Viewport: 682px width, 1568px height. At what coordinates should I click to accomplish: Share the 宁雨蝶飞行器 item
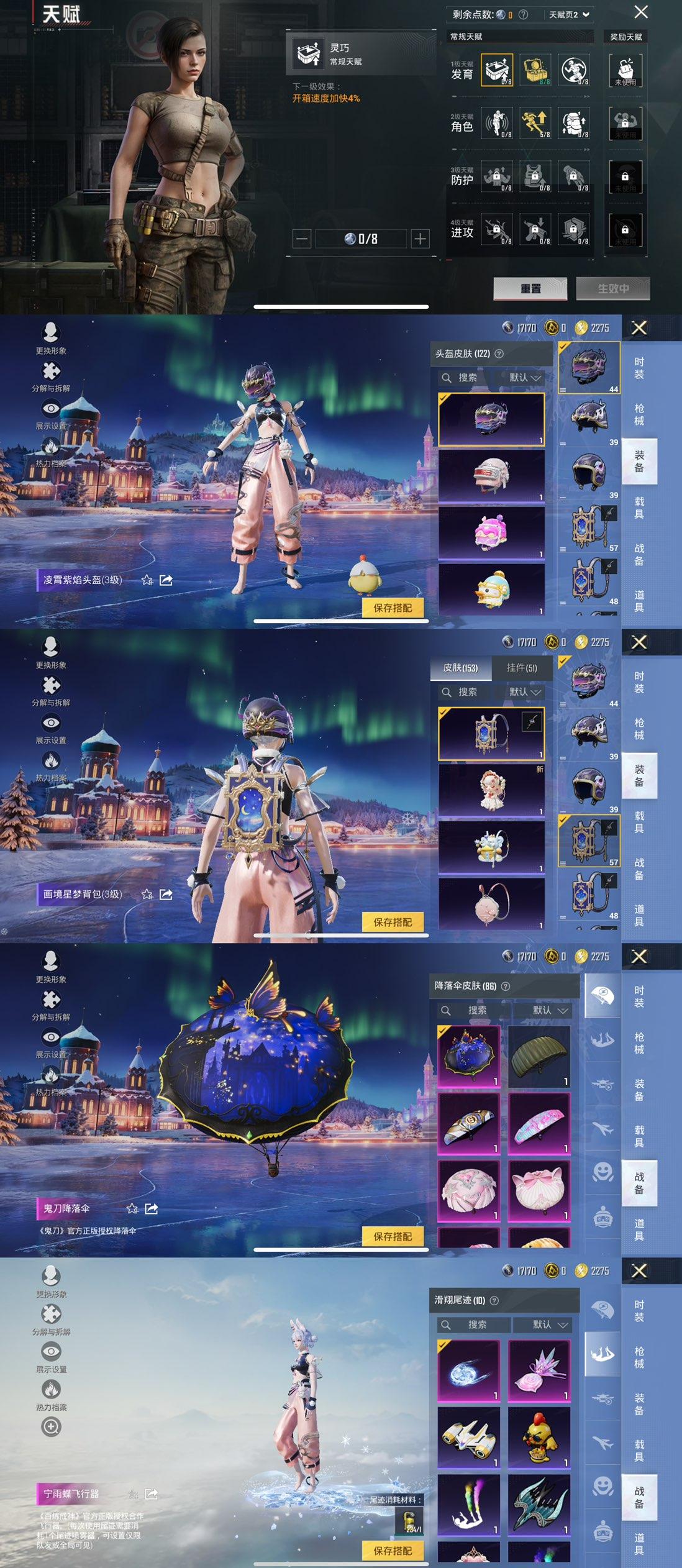(151, 1493)
